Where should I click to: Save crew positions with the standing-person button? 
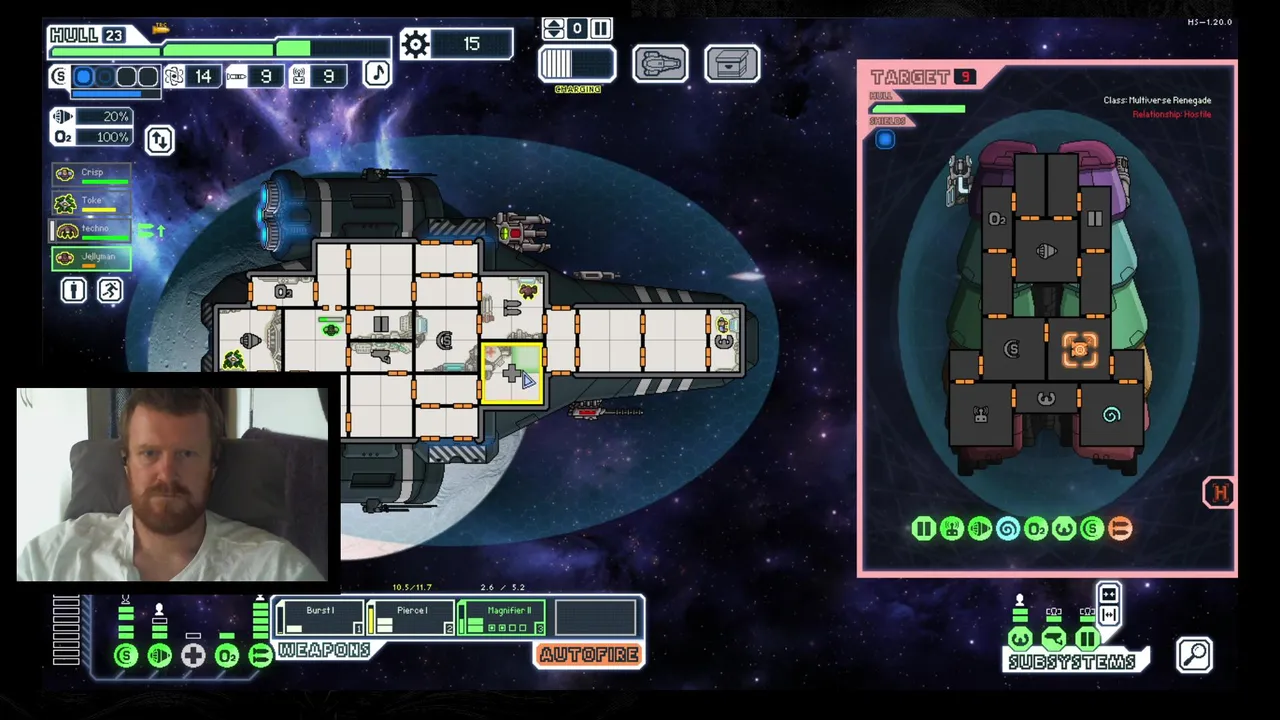pyautogui.click(x=74, y=290)
